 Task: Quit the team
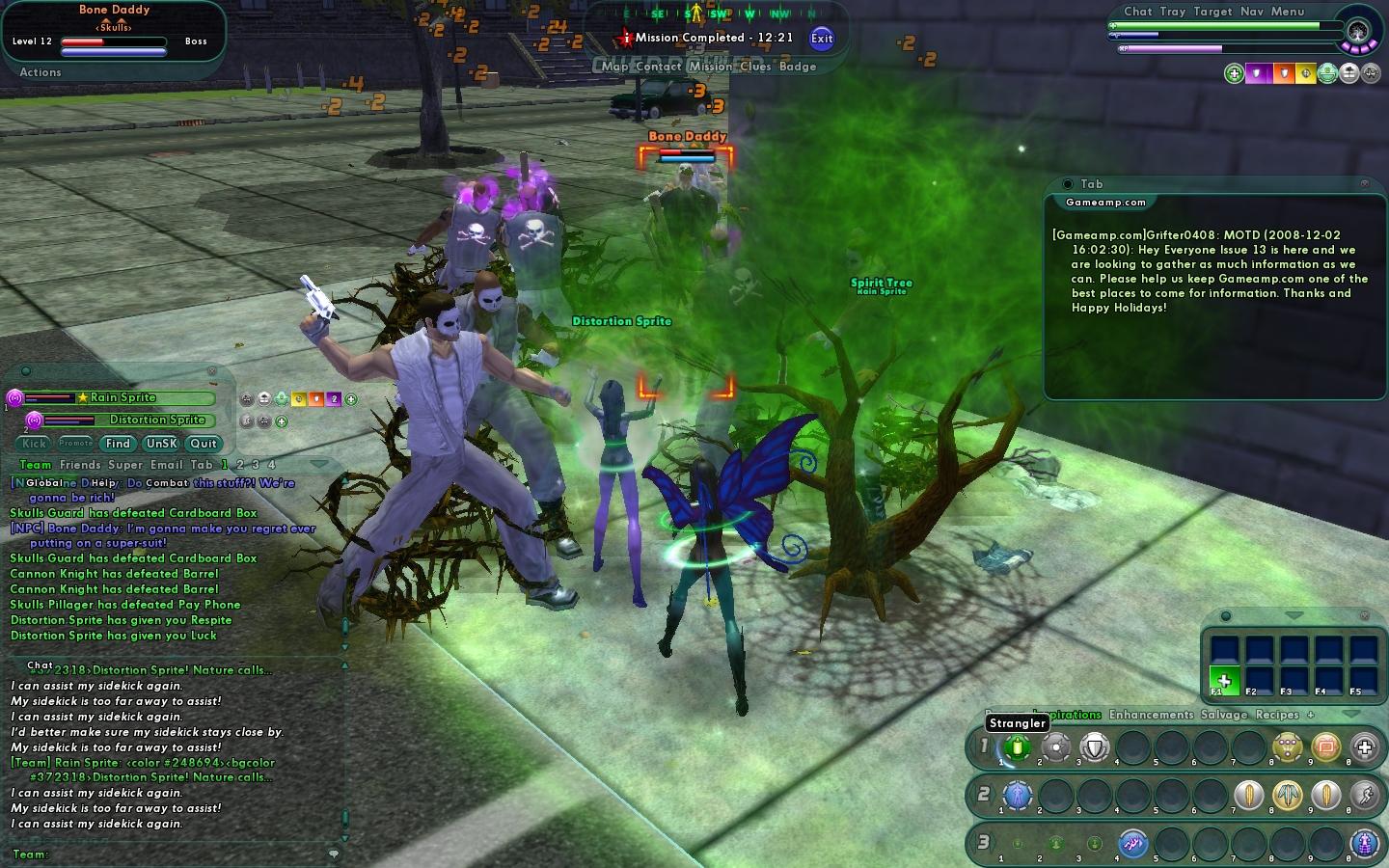(x=204, y=444)
